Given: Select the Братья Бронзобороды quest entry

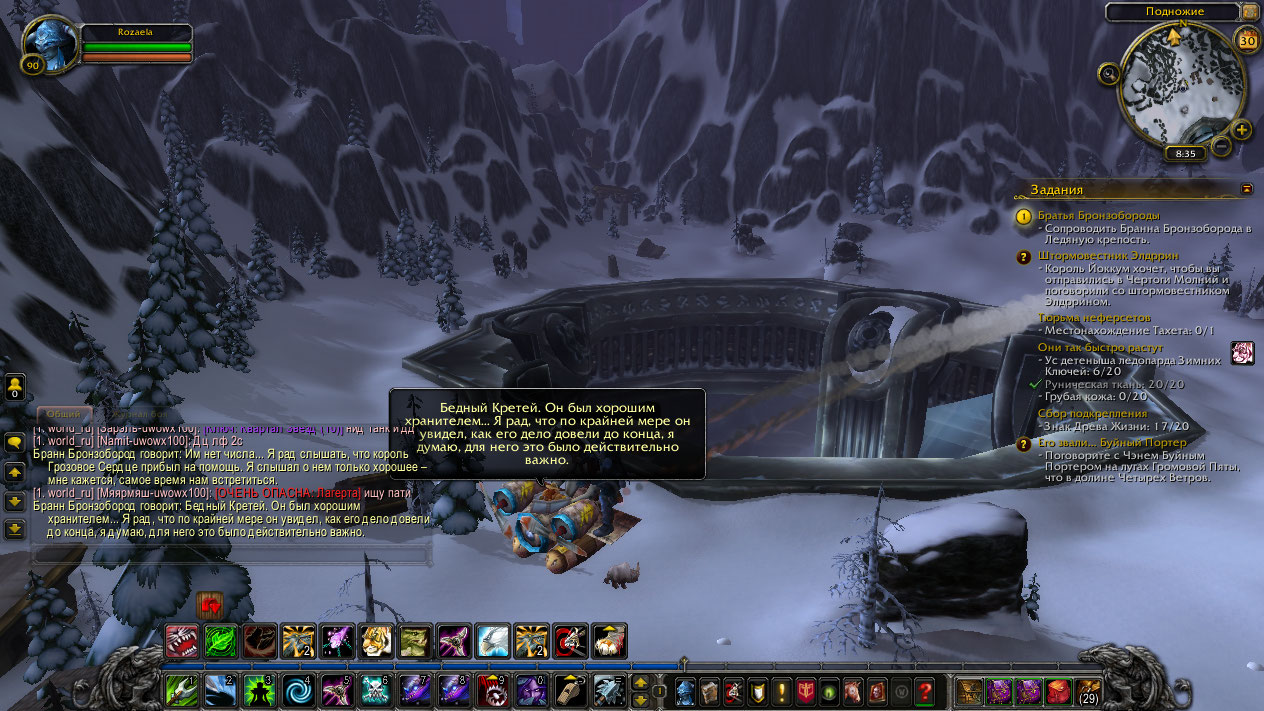Looking at the screenshot, I should (1098, 215).
